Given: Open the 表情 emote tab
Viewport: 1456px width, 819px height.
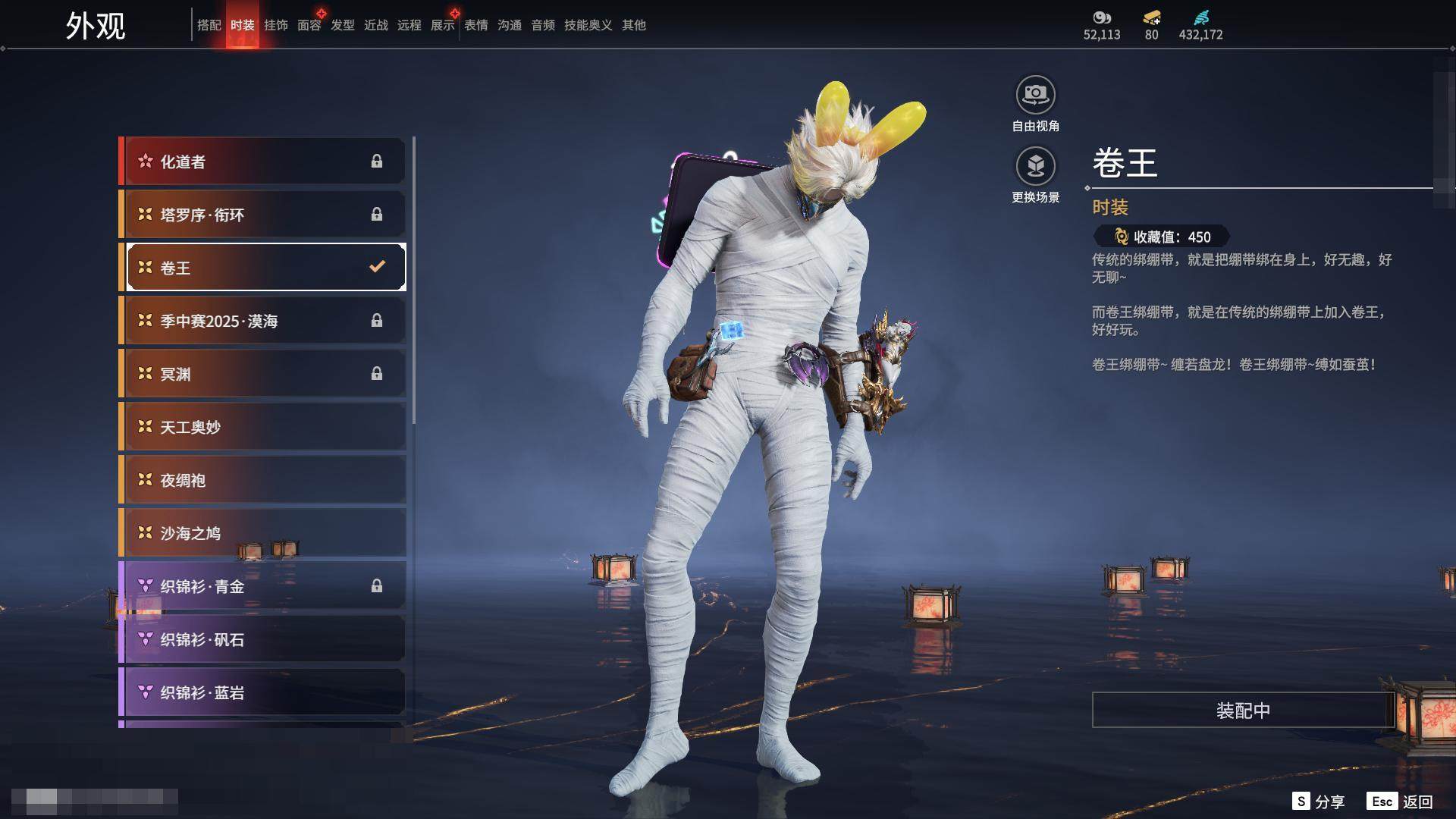Looking at the screenshot, I should click(475, 25).
